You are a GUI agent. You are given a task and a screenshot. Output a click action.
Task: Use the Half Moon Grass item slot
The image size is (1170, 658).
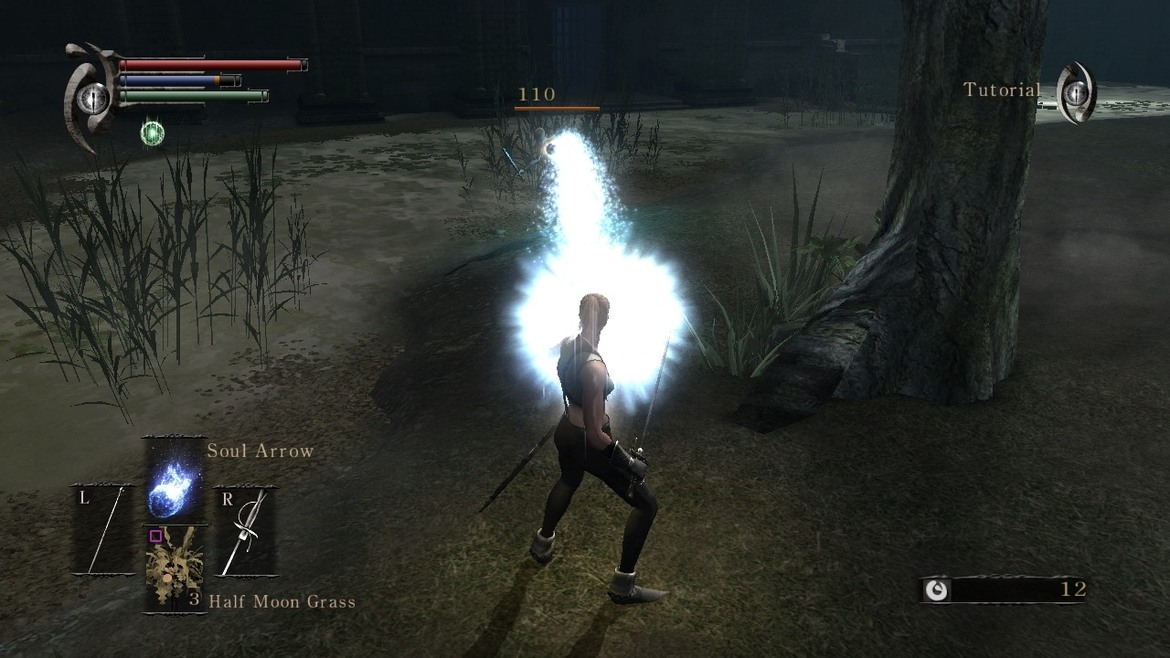coord(174,567)
